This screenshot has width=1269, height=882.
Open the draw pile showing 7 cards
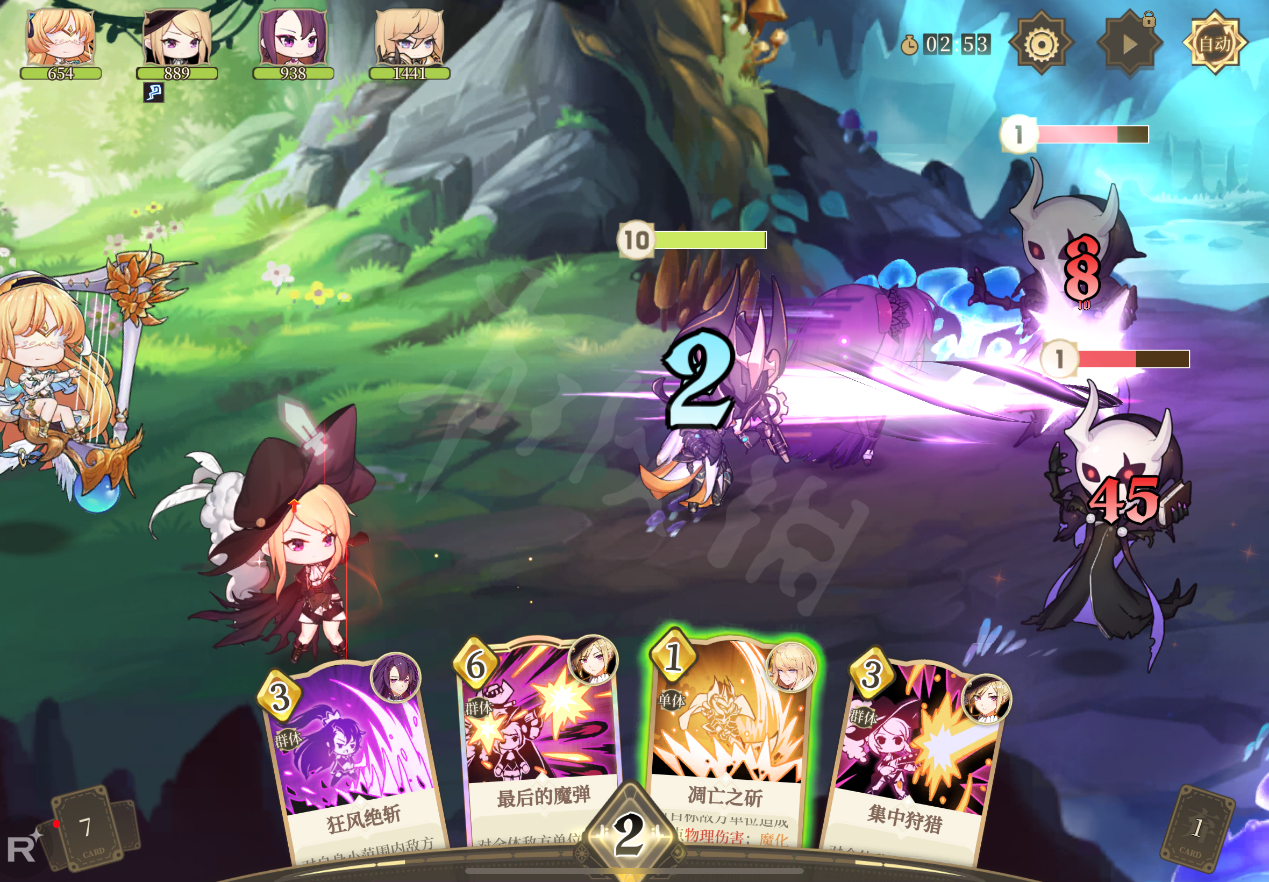coord(87,827)
